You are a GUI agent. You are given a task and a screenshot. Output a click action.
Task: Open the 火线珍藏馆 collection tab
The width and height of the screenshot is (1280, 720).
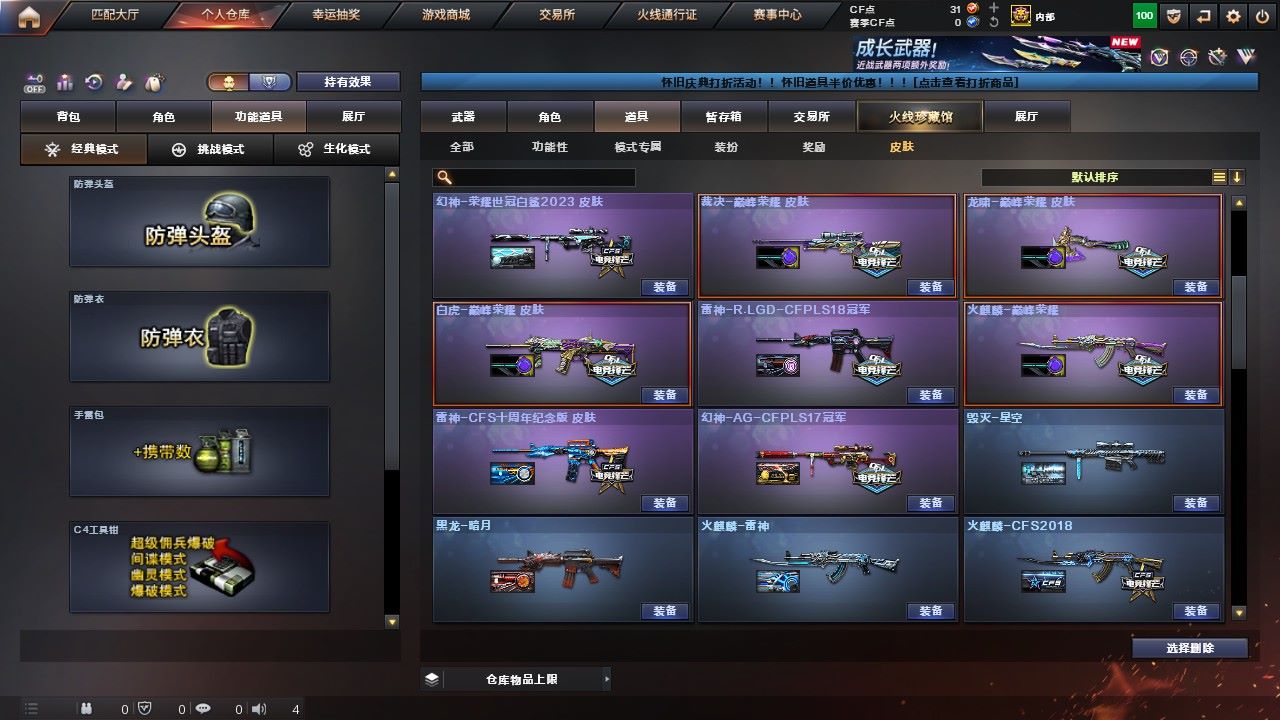coord(920,117)
